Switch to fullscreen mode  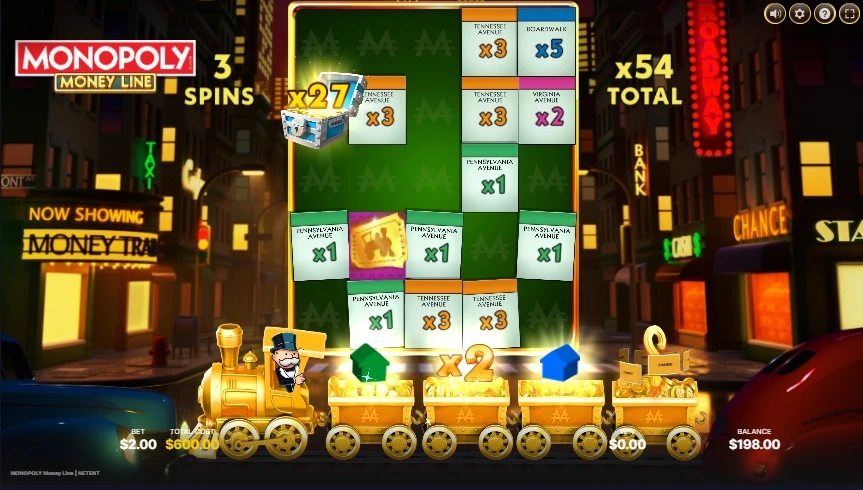click(849, 13)
